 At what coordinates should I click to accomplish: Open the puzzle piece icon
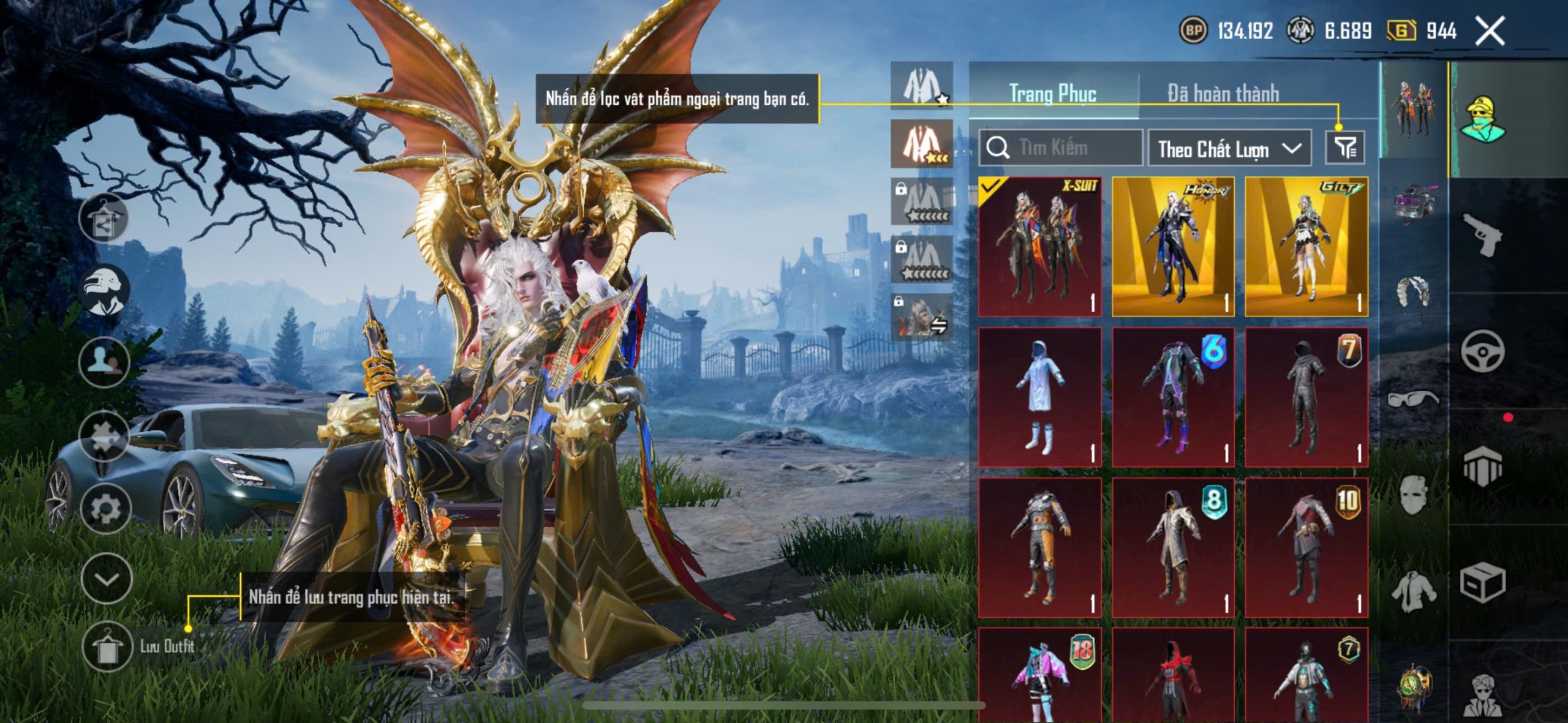(x=104, y=436)
